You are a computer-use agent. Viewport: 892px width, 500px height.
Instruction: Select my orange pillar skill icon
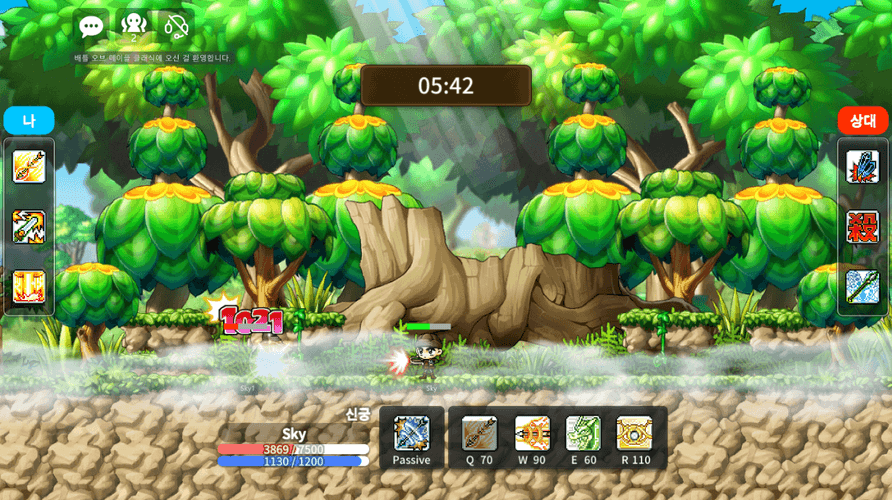pos(29,286)
